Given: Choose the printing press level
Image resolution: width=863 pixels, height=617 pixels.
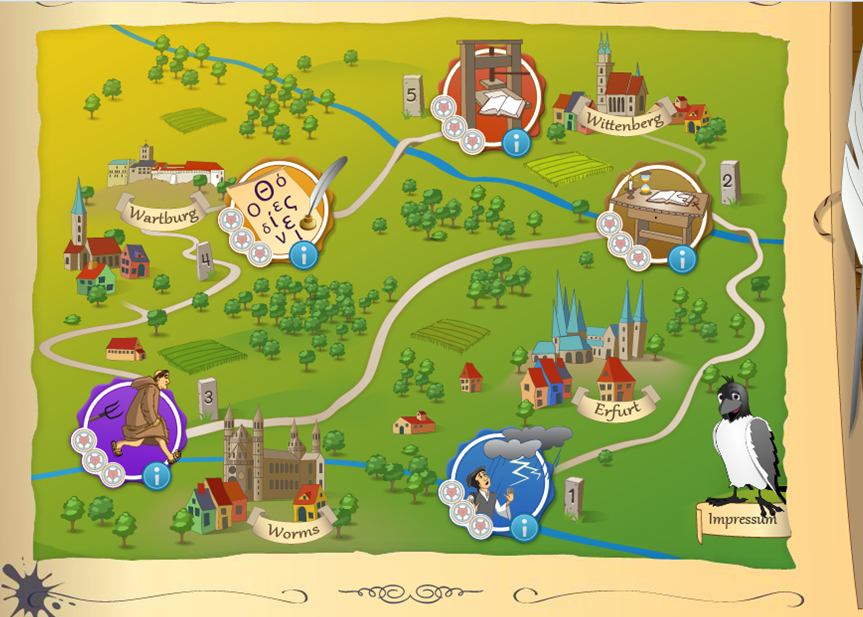Looking at the screenshot, I should (x=492, y=95).
